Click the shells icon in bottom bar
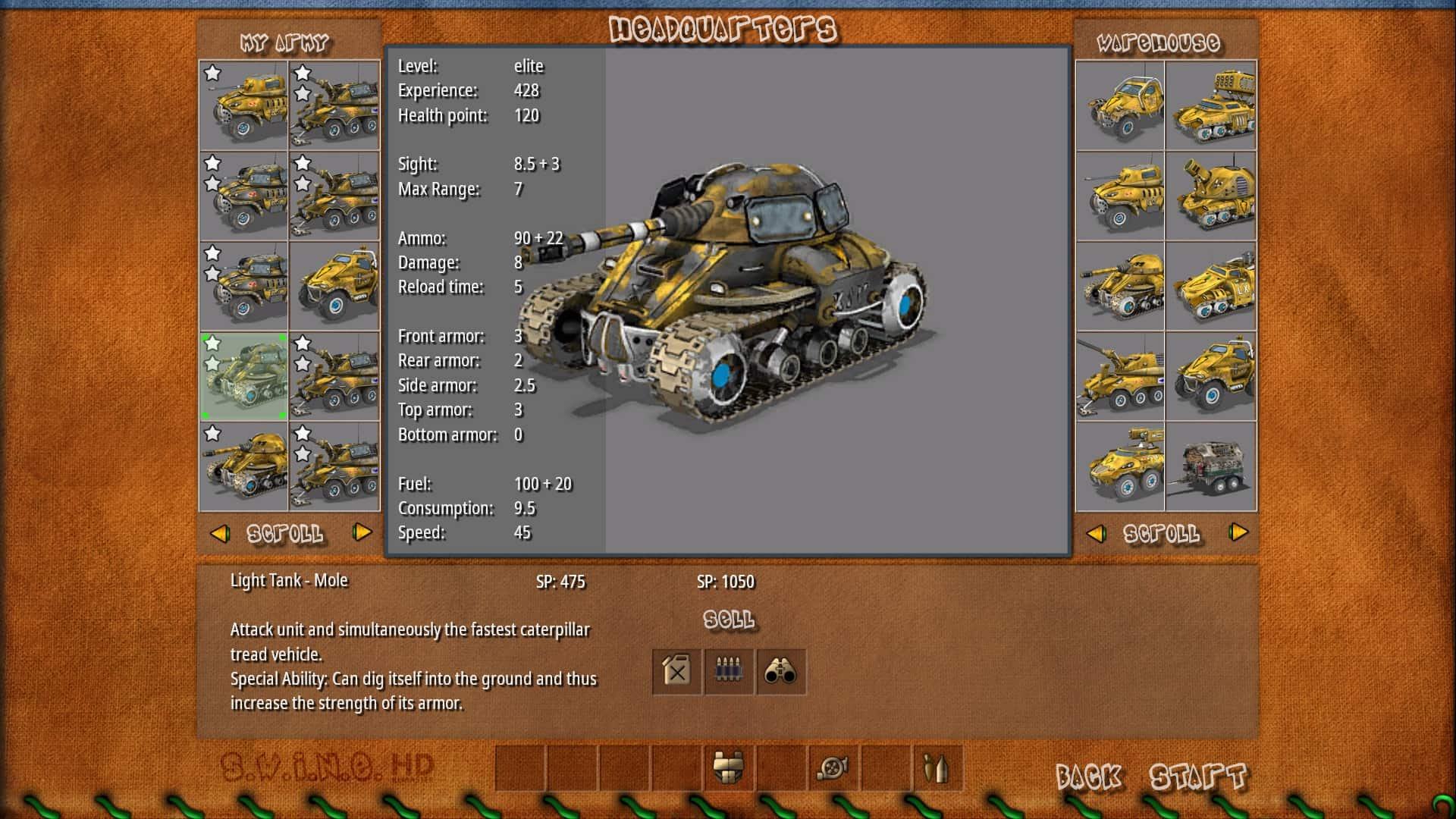 click(937, 768)
